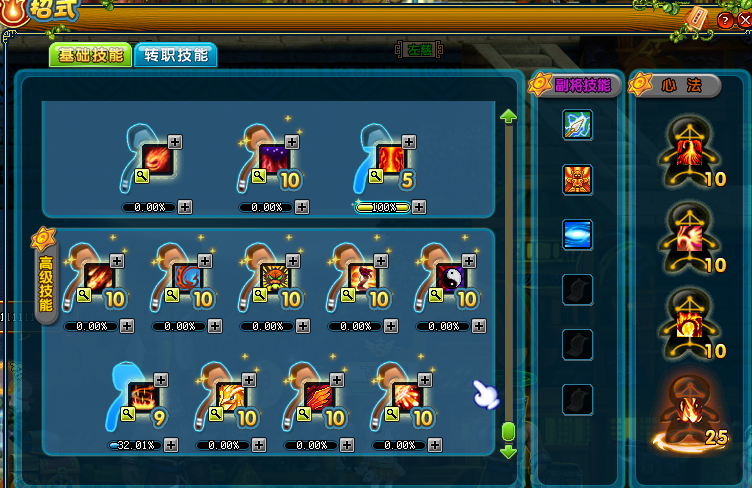The image size is (752, 488).
Task: Choose the orange mask lieutenant skill
Action: [x=577, y=180]
